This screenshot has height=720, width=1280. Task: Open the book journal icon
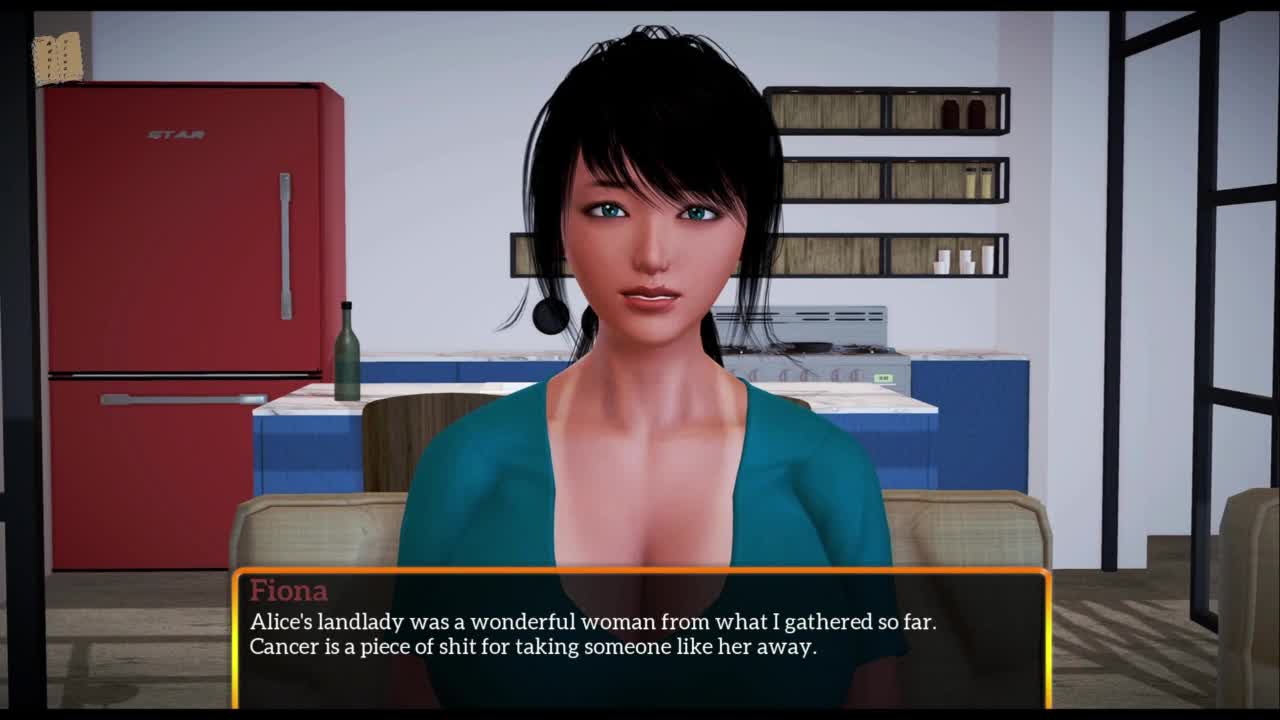tap(57, 58)
